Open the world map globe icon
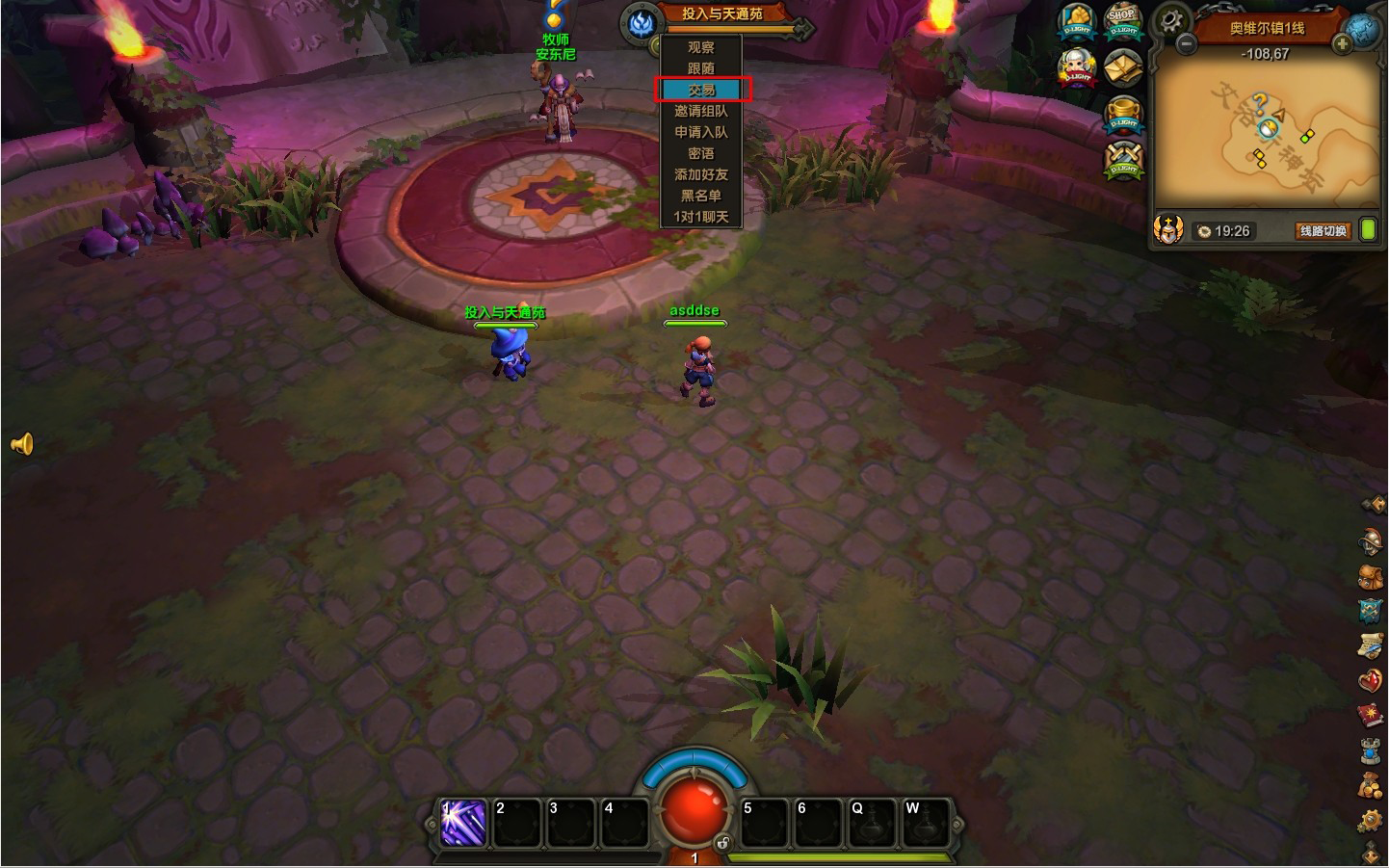This screenshot has width=1389, height=868. [1365, 29]
